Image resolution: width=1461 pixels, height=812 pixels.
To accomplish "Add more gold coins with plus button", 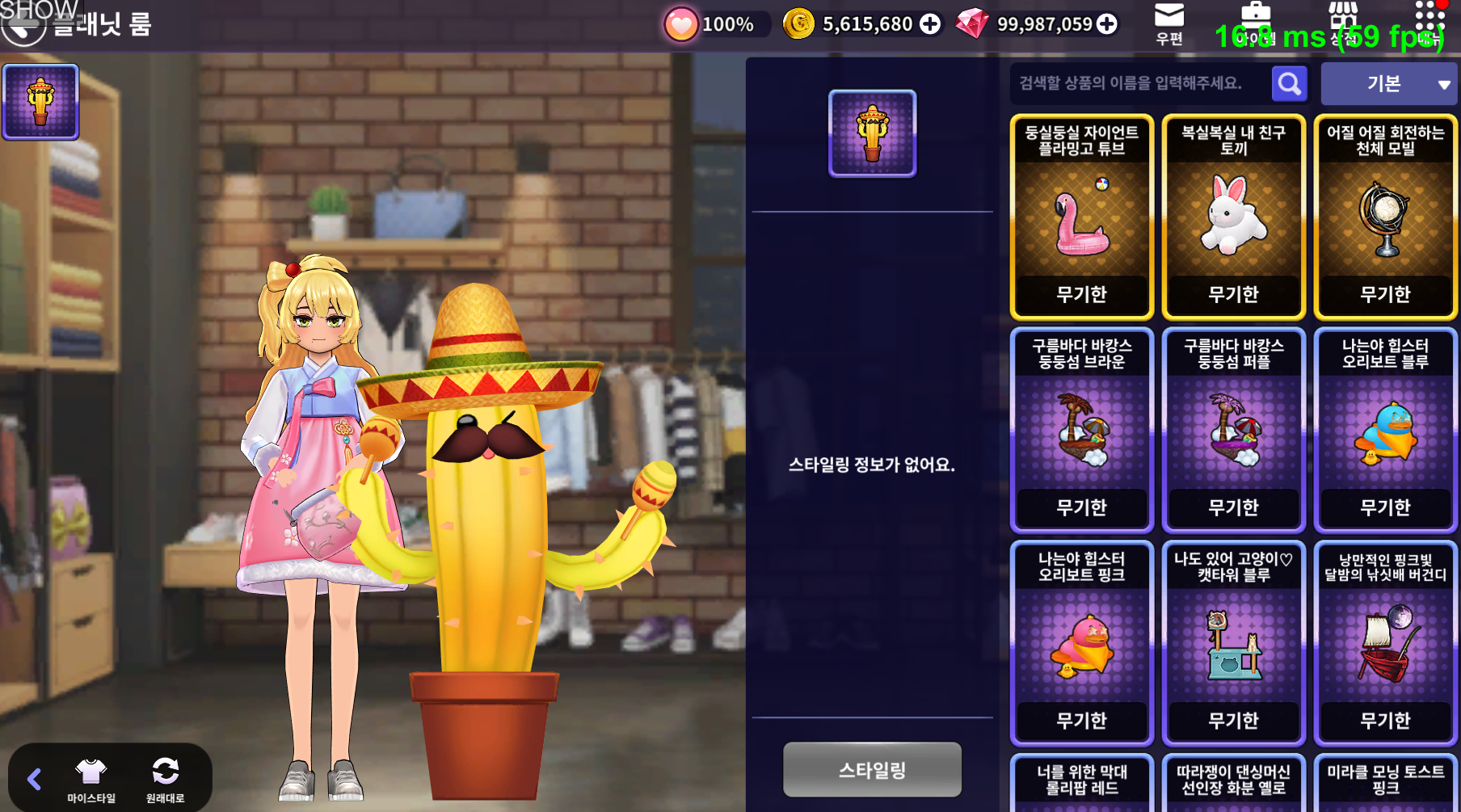I will tap(930, 24).
